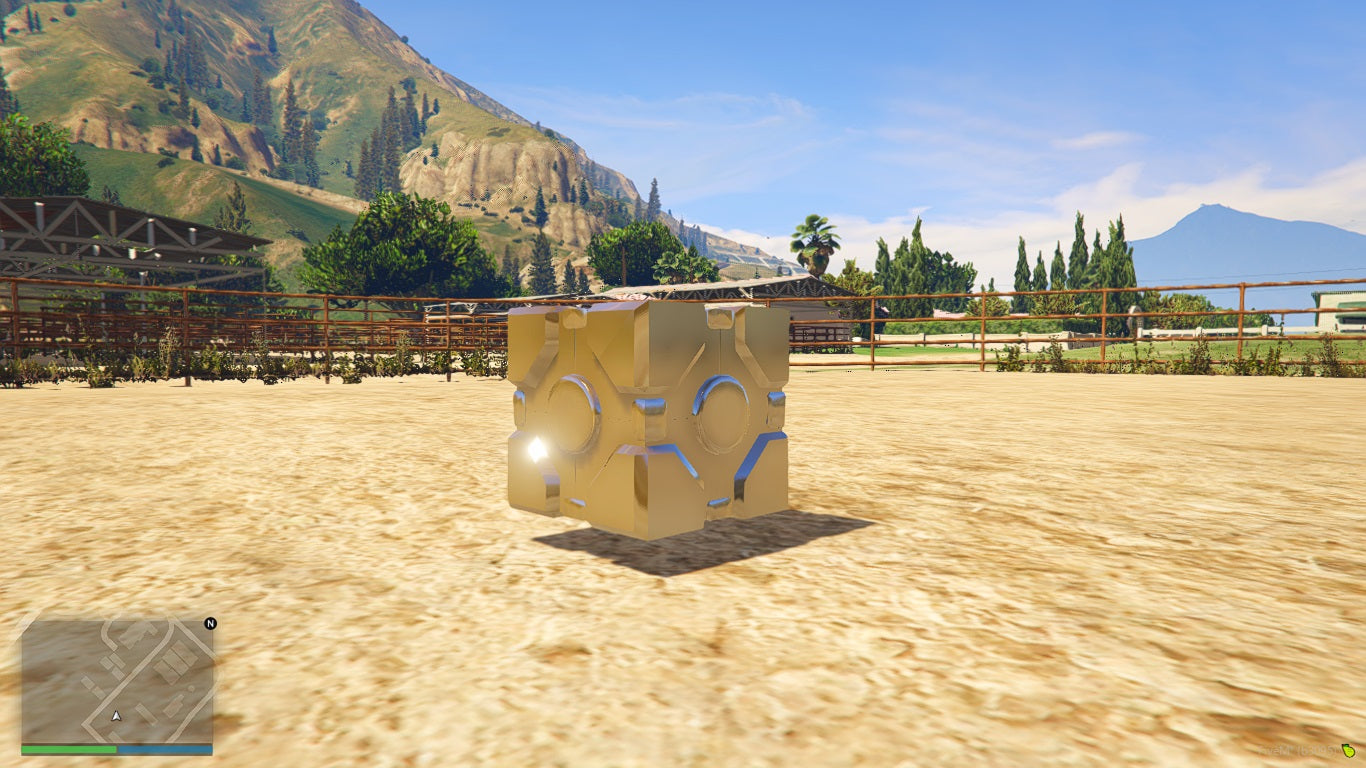Select the white player arrow on the minimap
The image size is (1366, 768).
tap(116, 717)
